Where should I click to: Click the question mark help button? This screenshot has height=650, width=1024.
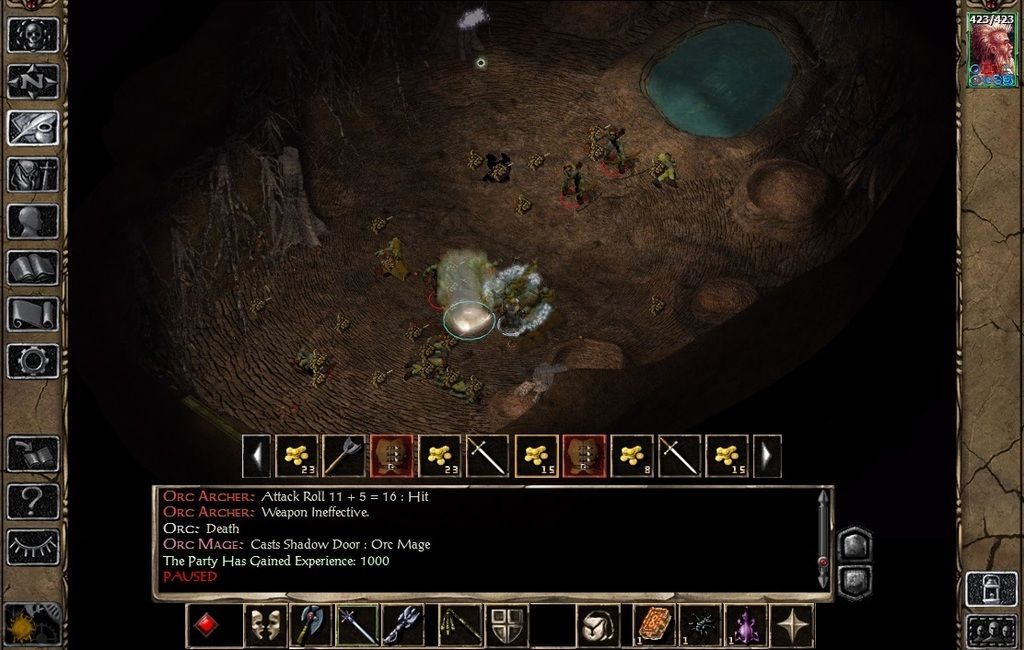point(33,501)
